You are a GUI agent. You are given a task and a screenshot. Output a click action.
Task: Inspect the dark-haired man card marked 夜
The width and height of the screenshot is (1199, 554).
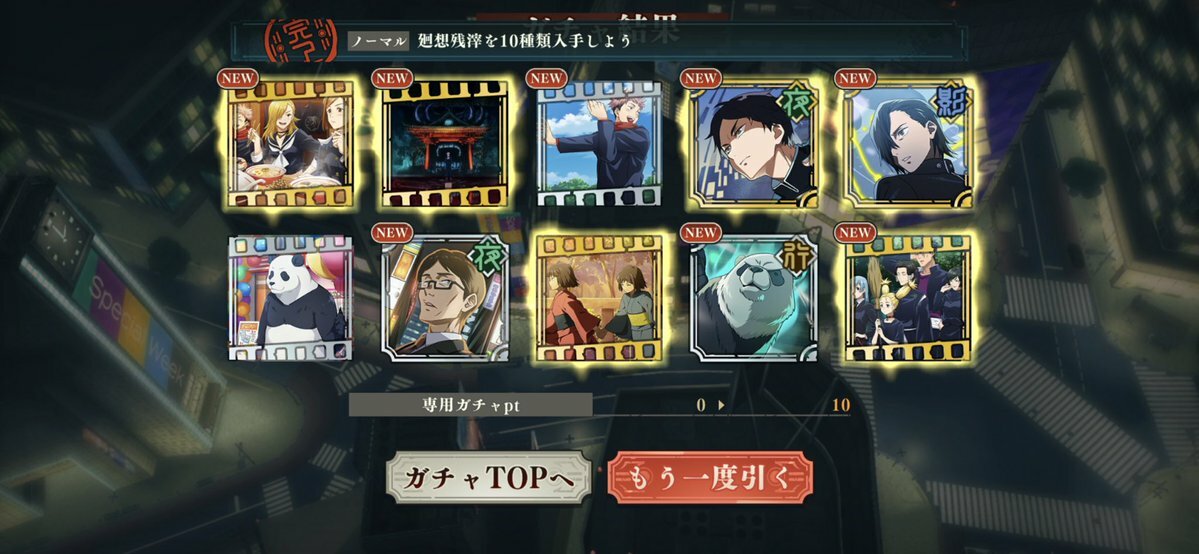point(753,143)
